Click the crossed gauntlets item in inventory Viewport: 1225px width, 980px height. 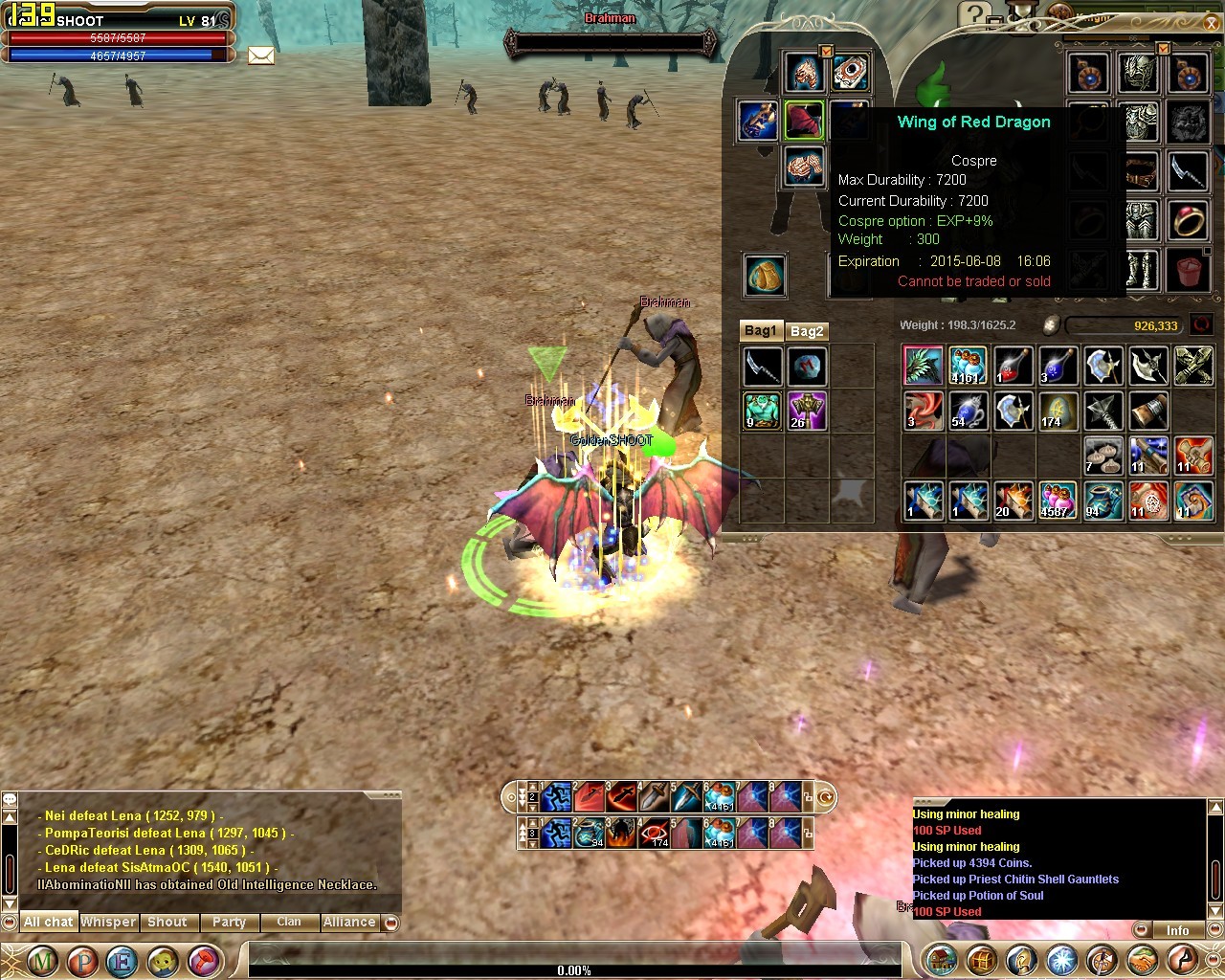tap(1192, 366)
